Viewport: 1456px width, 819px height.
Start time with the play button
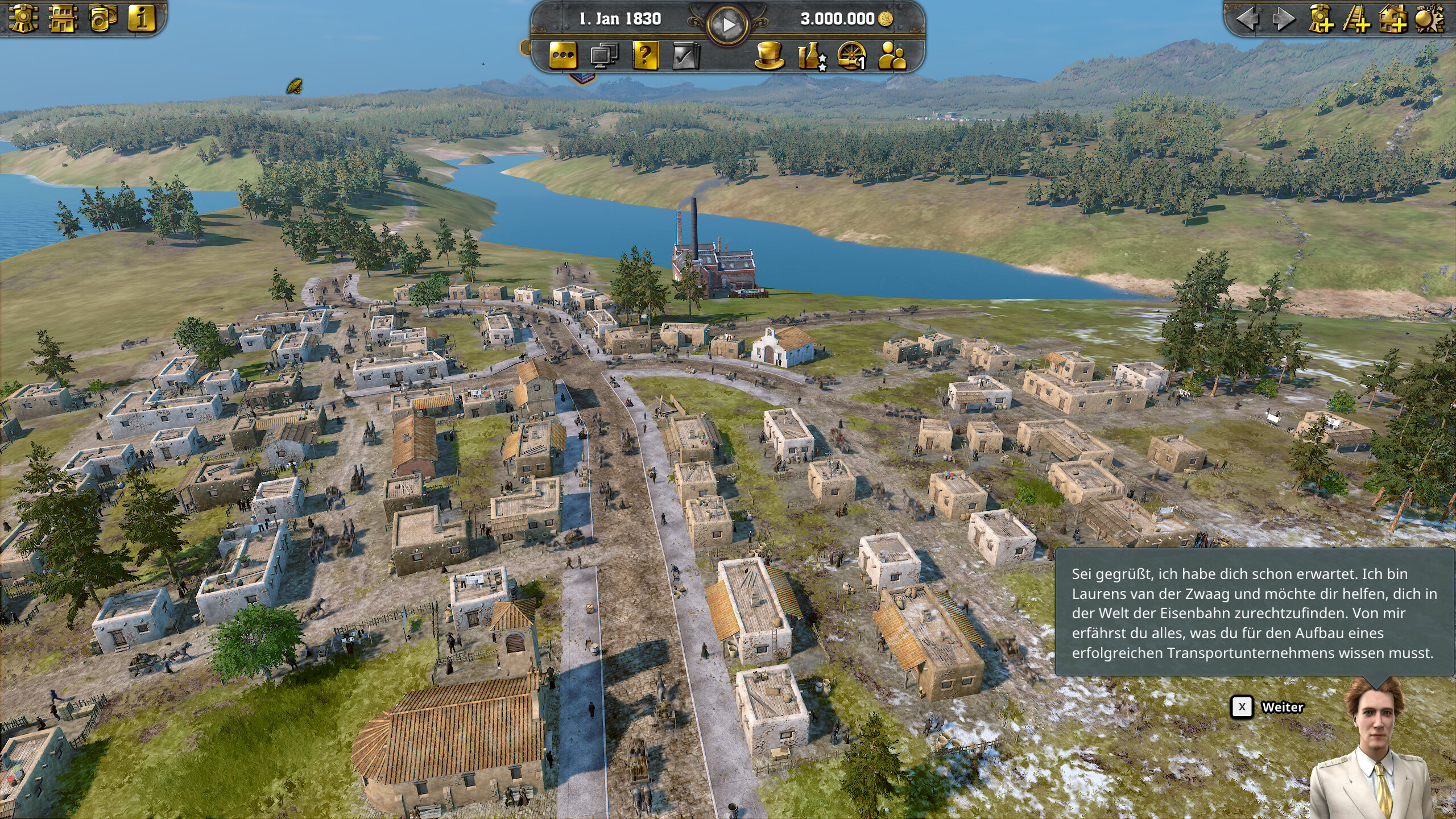click(x=727, y=24)
